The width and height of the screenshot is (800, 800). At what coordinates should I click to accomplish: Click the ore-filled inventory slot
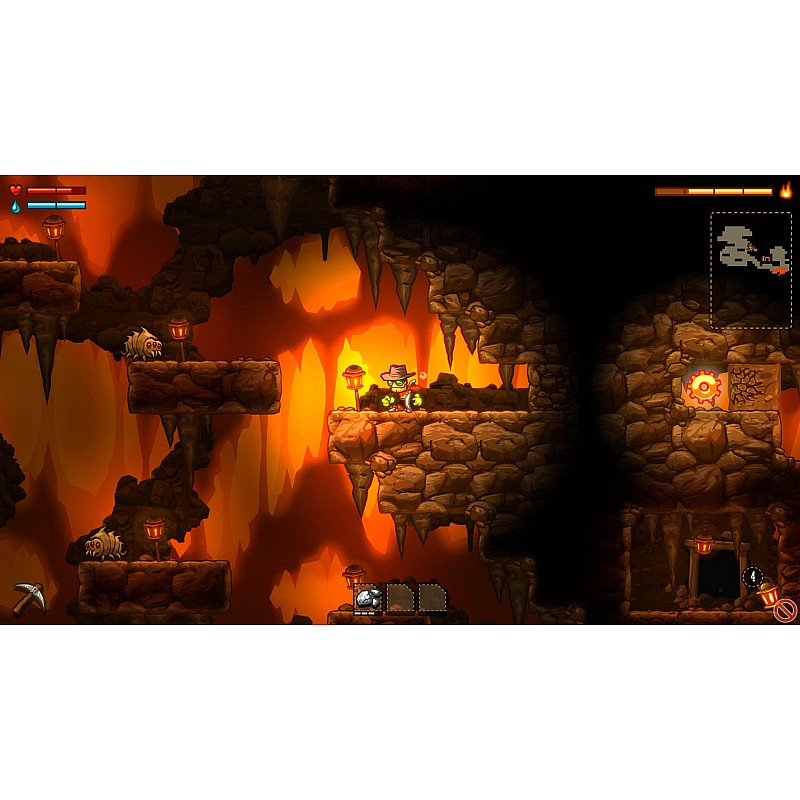(368, 598)
